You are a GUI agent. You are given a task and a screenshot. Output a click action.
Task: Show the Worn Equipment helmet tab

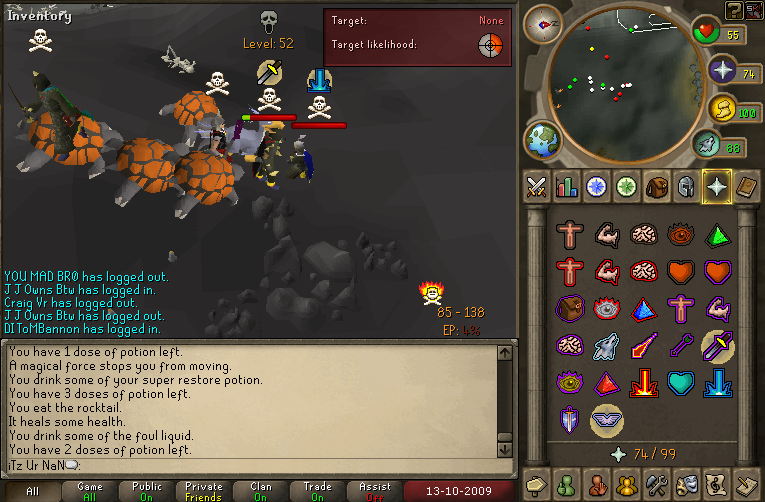(x=686, y=186)
